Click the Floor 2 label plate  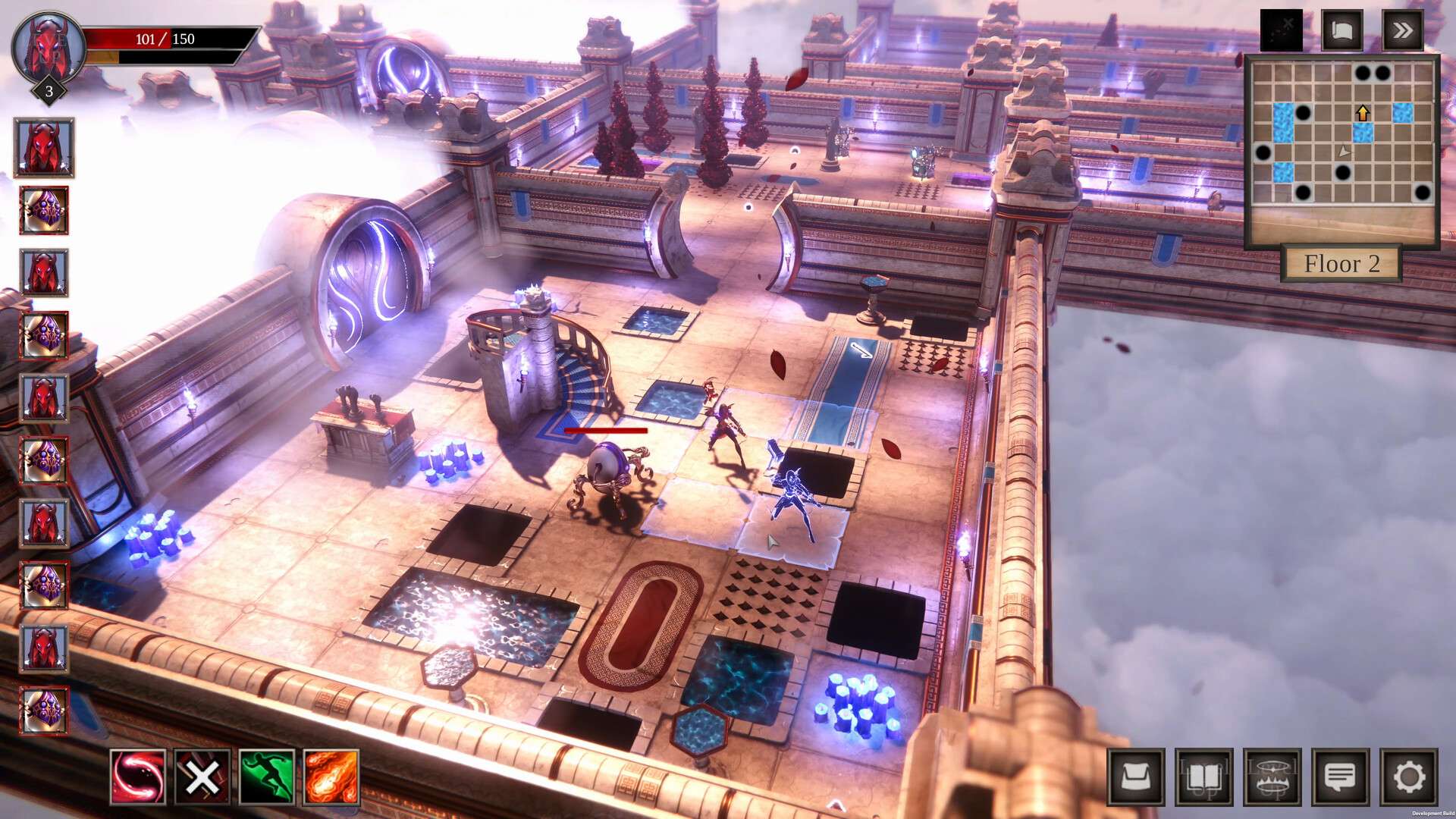tap(1341, 264)
